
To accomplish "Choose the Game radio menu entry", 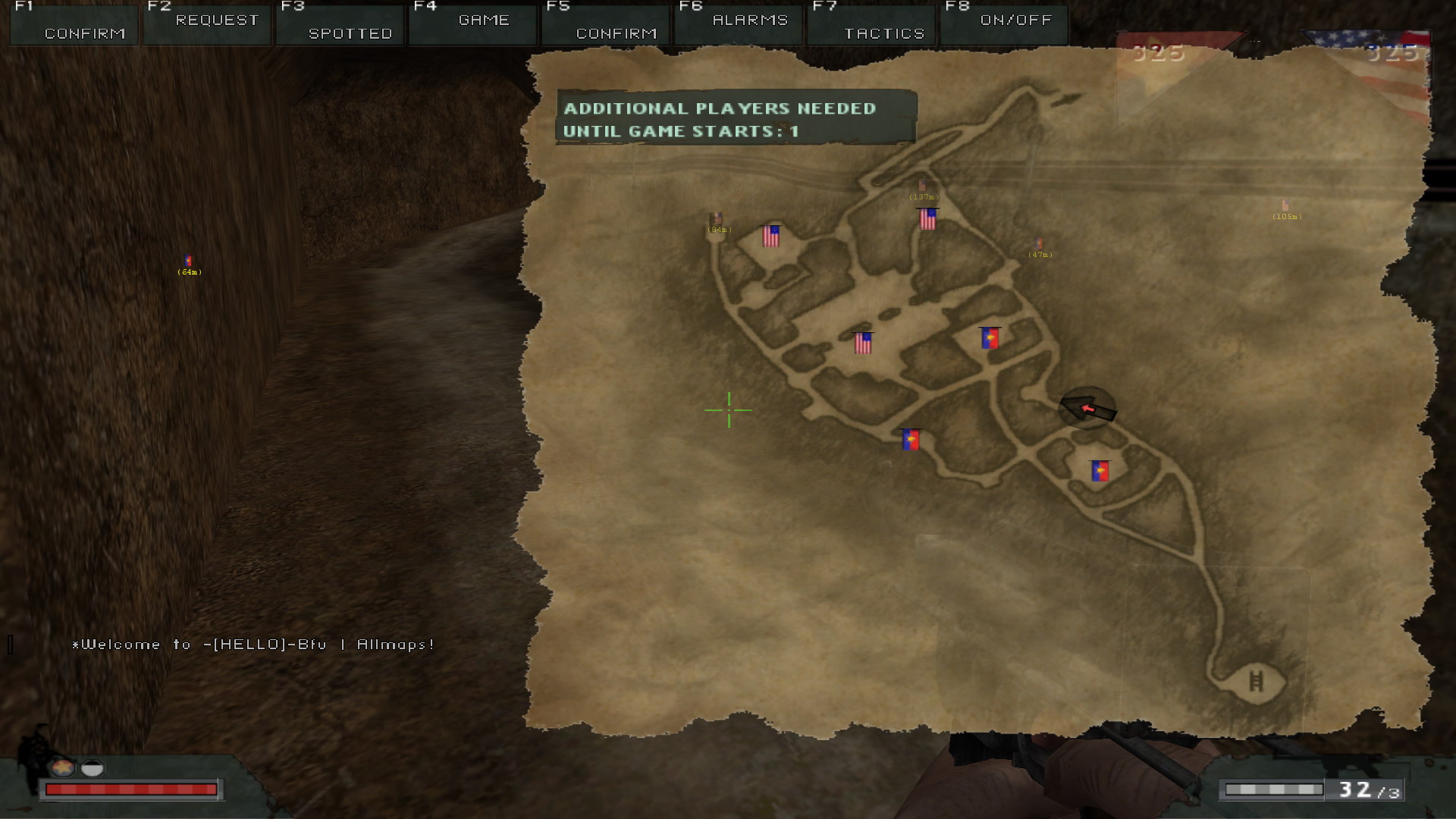I will [x=473, y=23].
